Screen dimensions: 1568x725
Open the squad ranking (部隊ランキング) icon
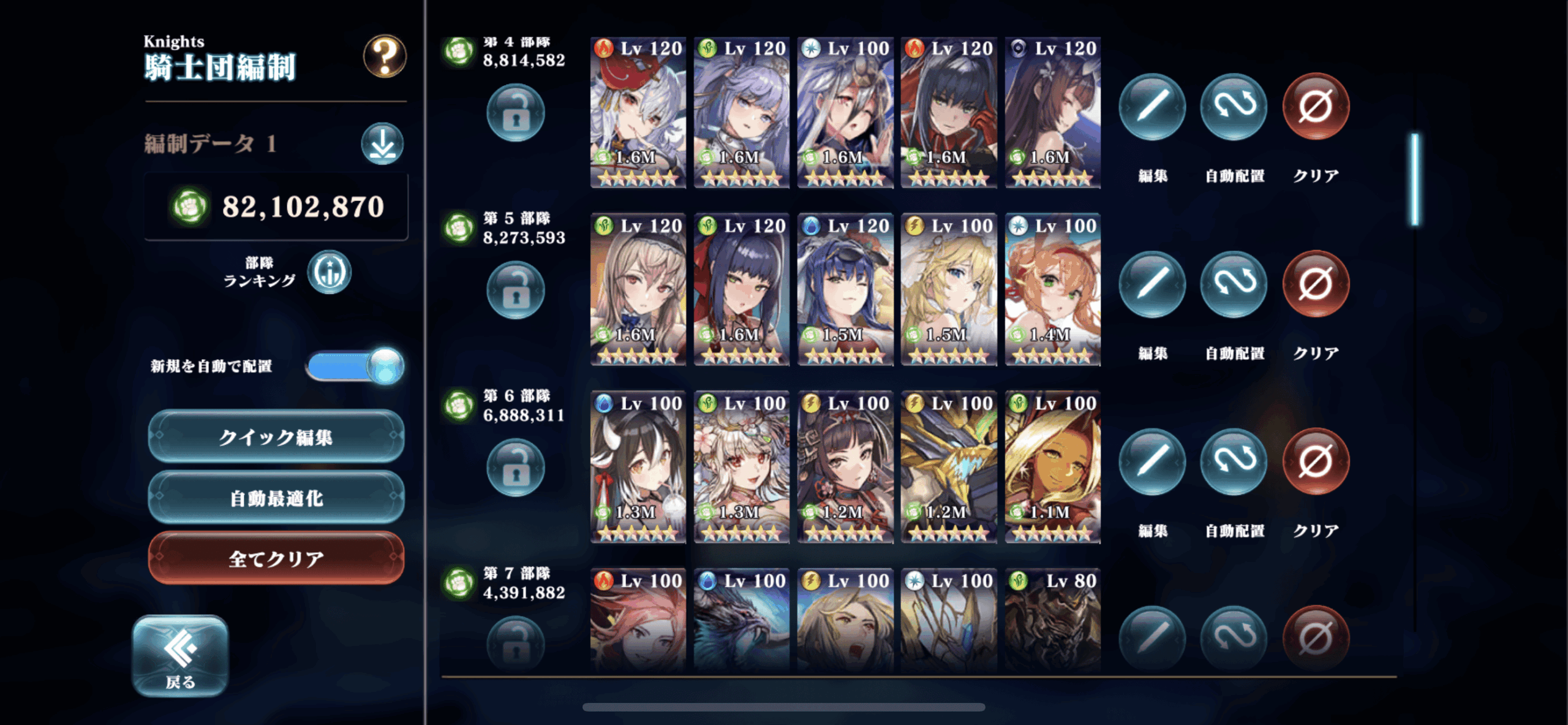click(x=330, y=272)
